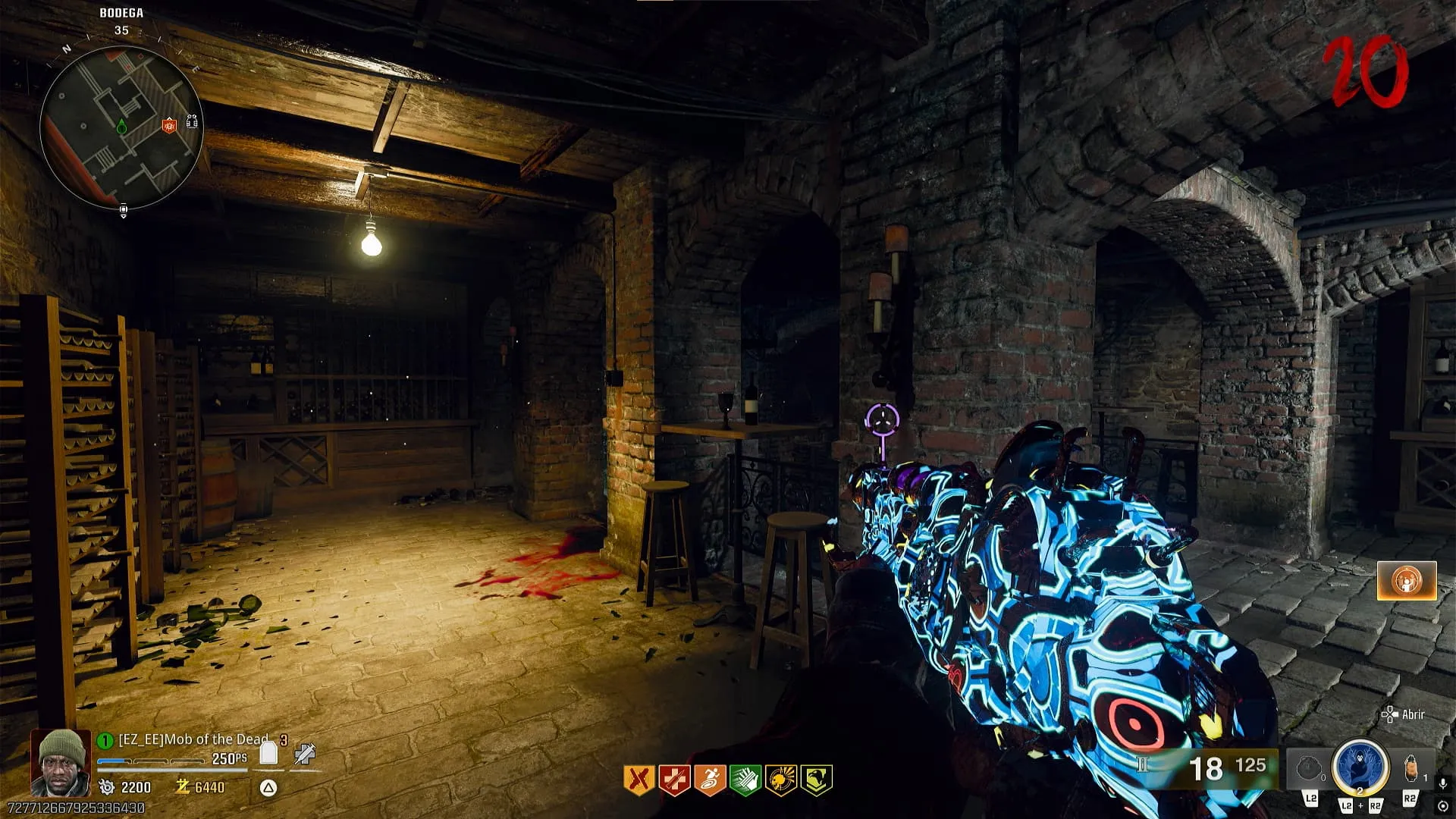
Task: Click the green hand Speed Cola perk
Action: tap(745, 780)
